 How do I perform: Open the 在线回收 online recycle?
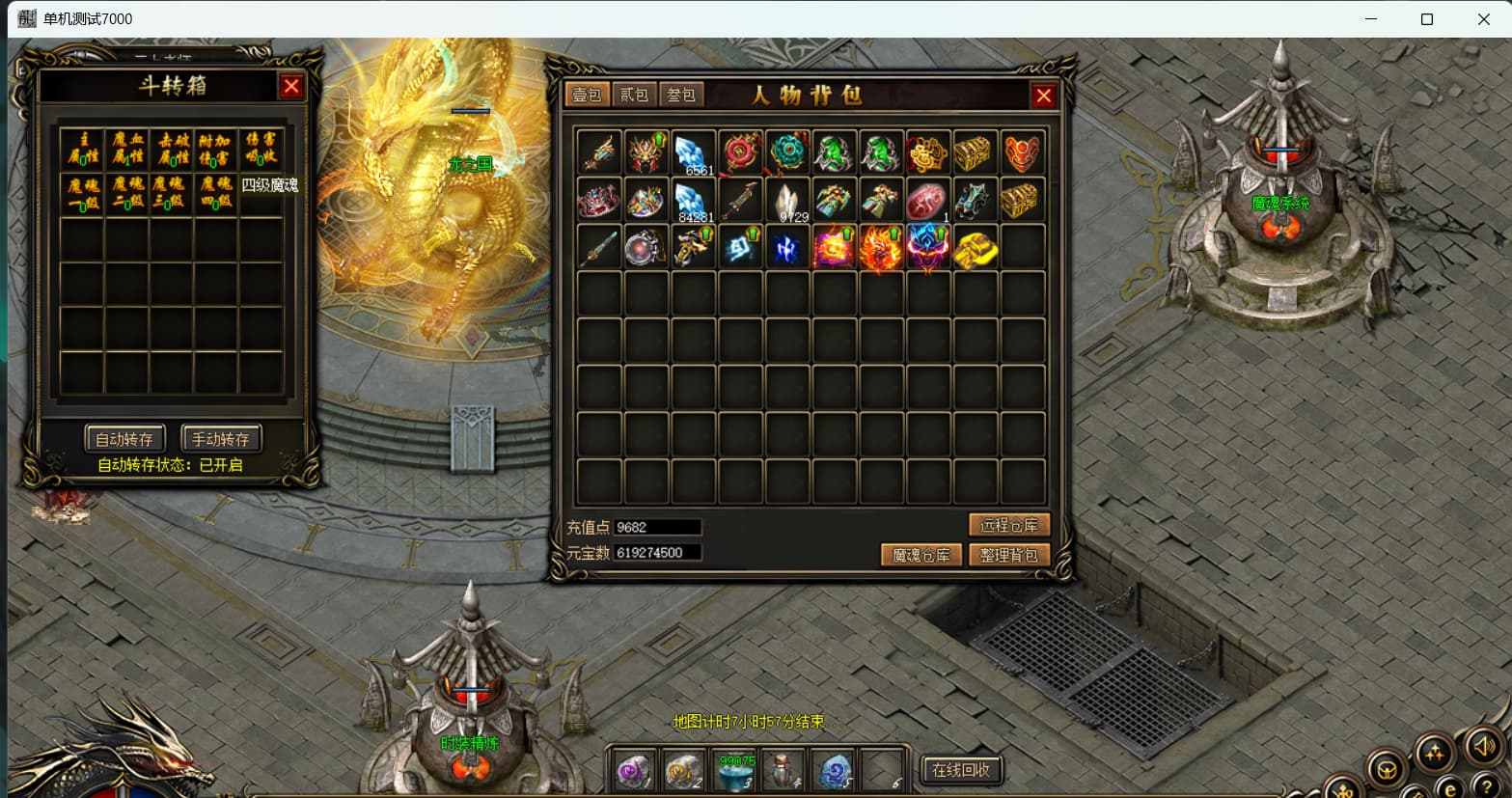pos(960,769)
